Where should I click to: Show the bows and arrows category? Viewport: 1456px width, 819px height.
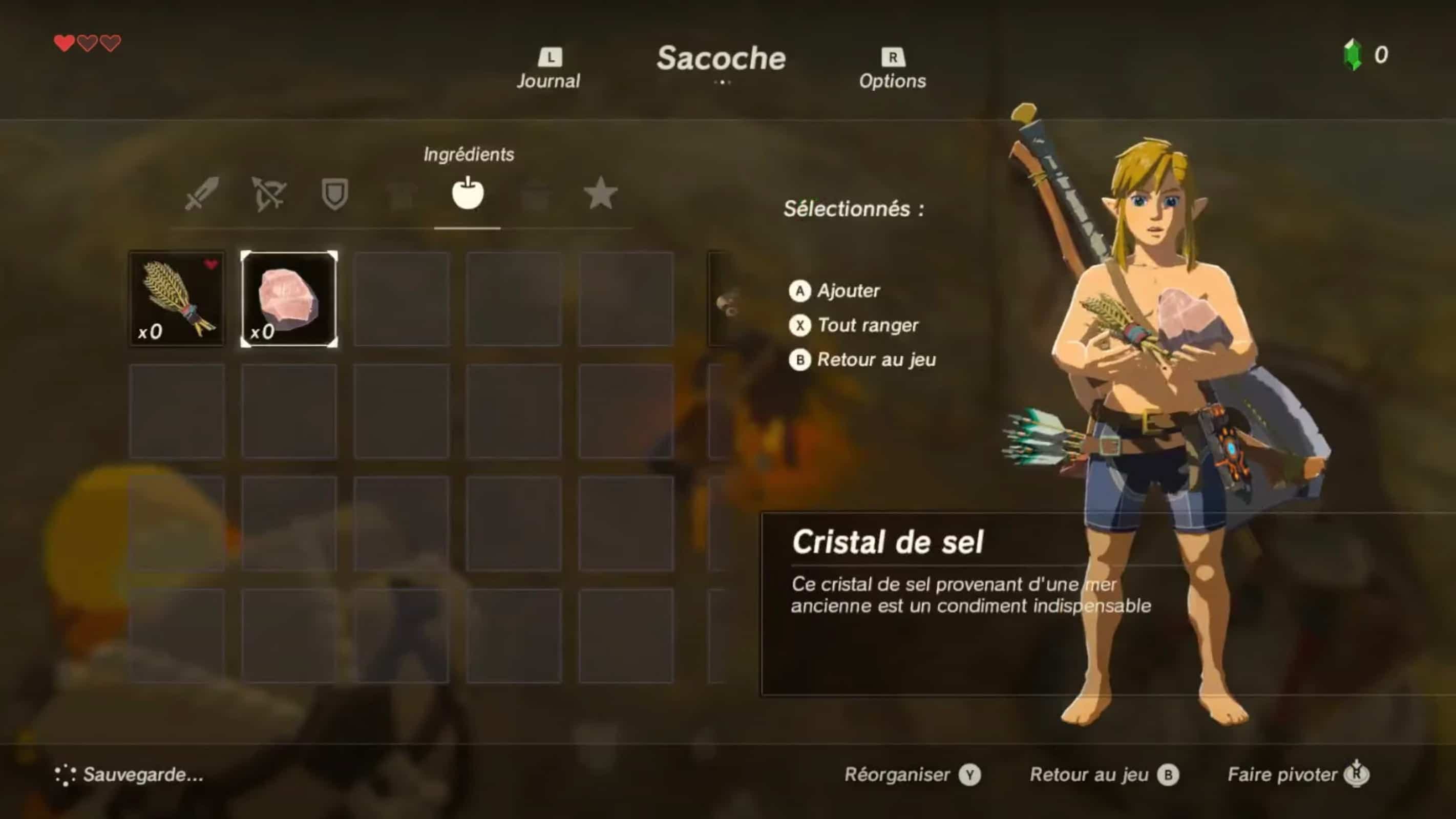point(268,194)
